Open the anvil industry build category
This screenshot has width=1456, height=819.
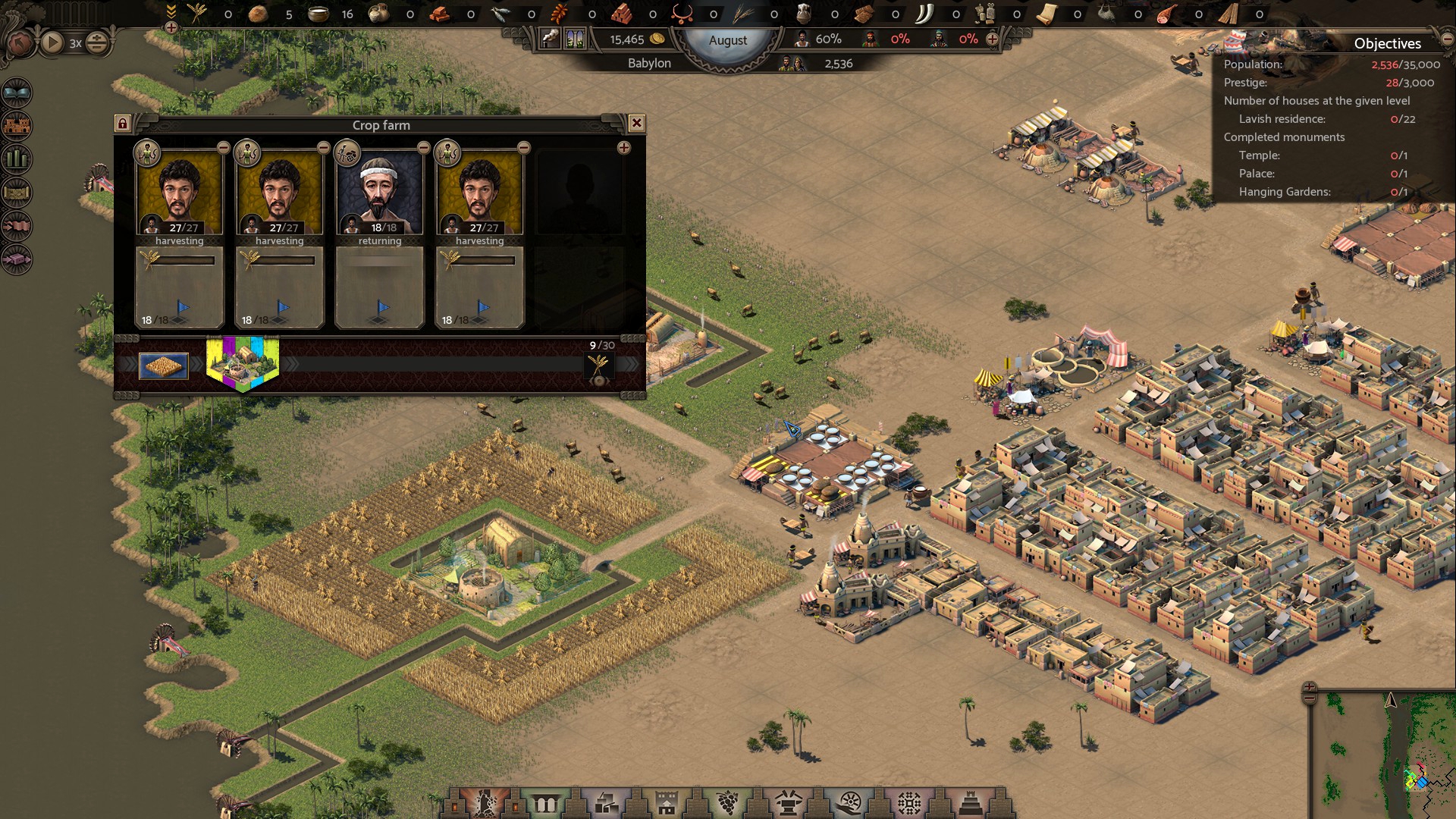[789, 802]
